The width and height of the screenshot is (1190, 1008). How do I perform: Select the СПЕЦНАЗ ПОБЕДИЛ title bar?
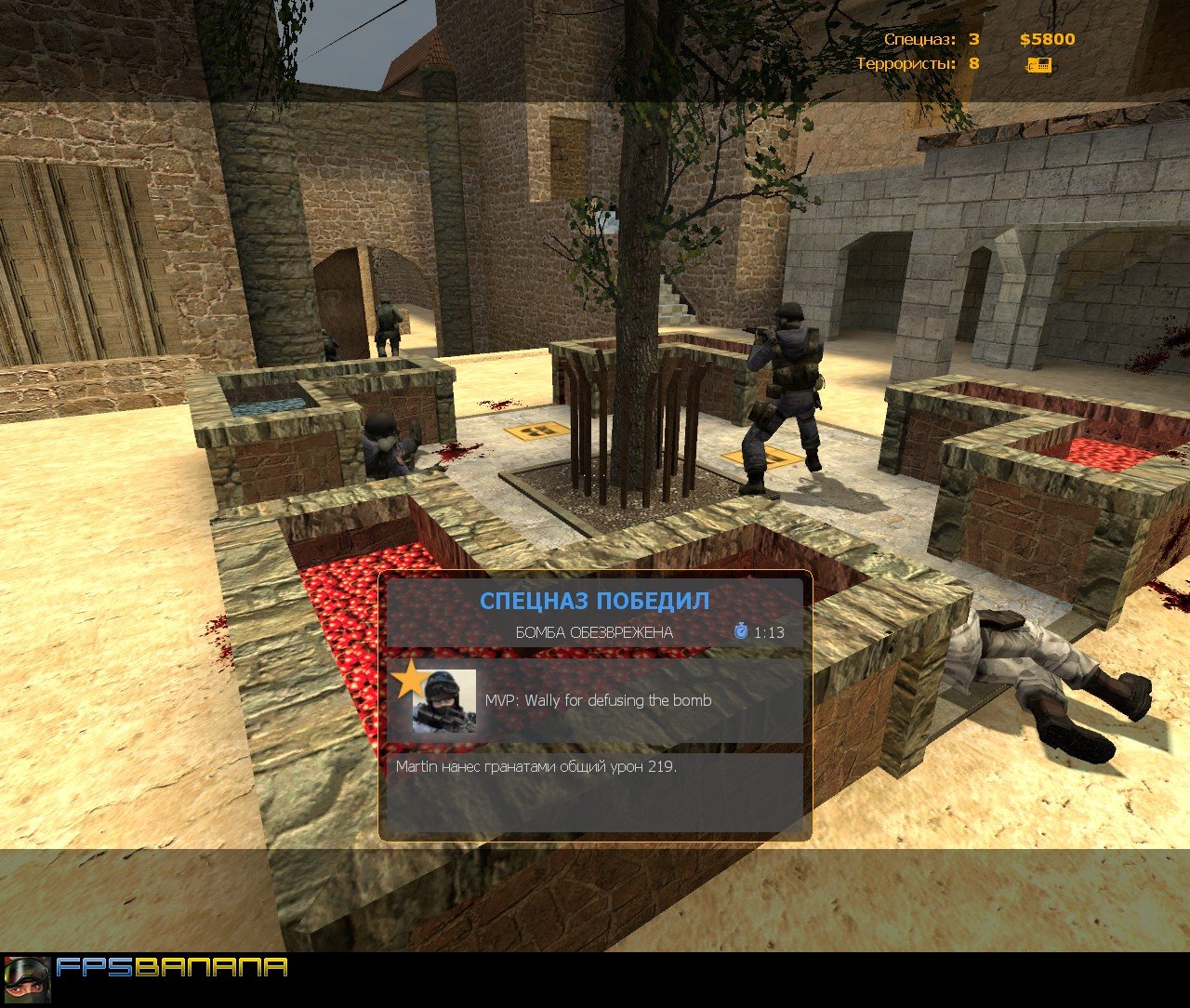pos(595,601)
